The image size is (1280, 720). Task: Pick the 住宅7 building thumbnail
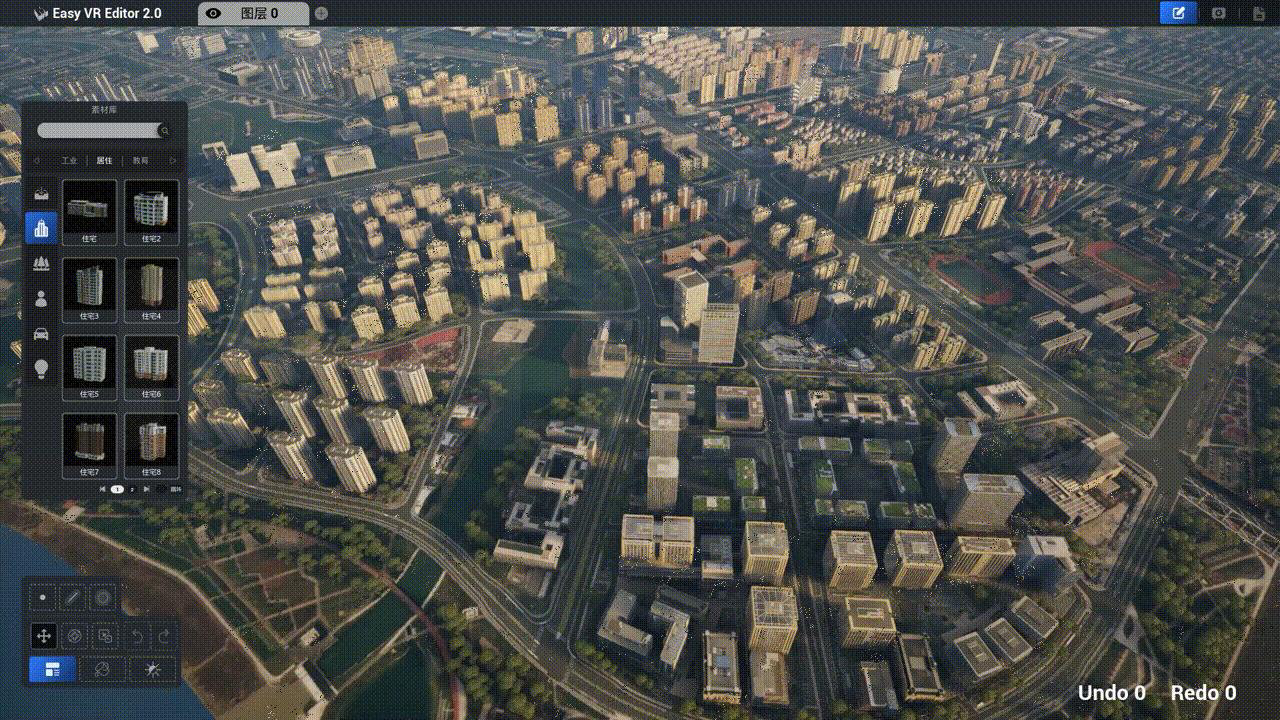click(x=90, y=441)
